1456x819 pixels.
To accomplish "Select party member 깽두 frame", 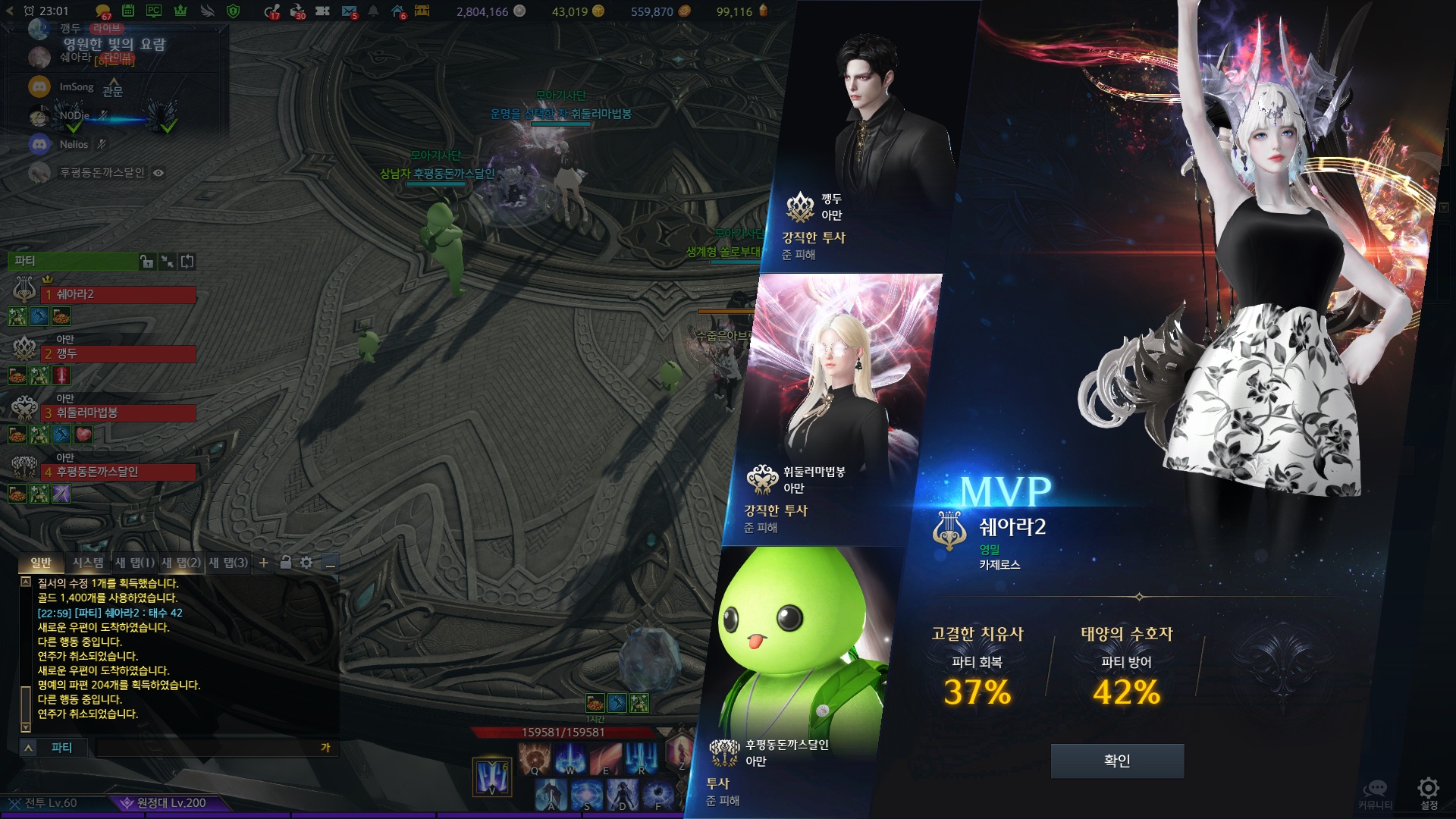I will point(118,353).
